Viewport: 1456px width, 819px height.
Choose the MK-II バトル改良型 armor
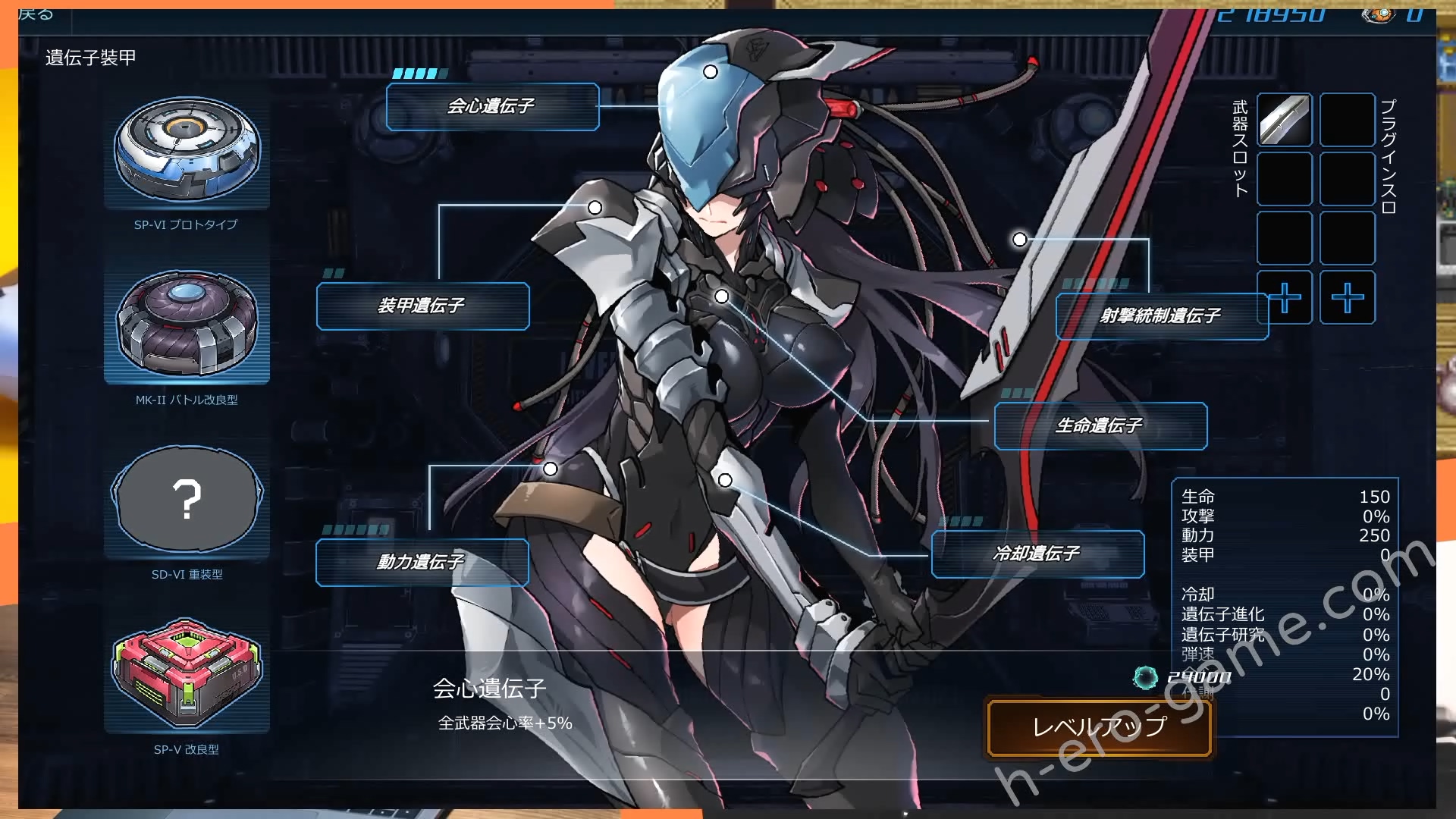[x=187, y=324]
